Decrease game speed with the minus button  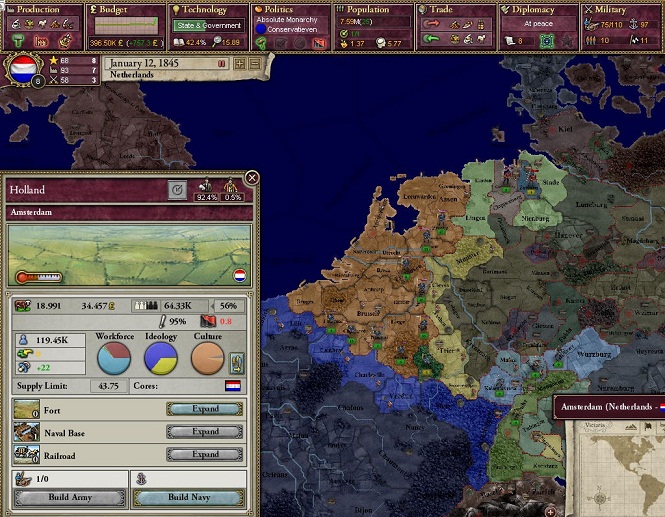point(254,64)
